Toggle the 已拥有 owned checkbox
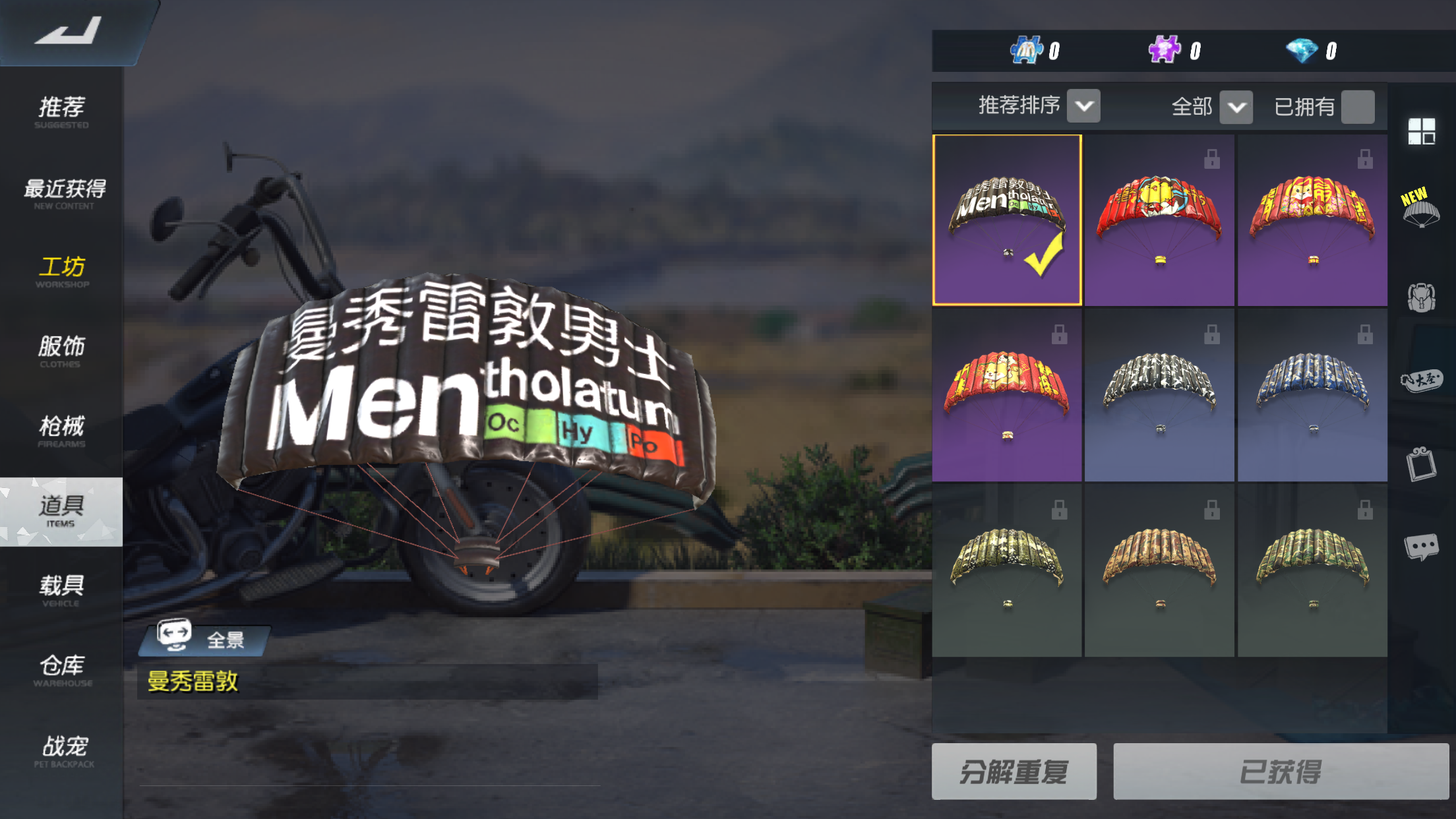 coord(1358,107)
